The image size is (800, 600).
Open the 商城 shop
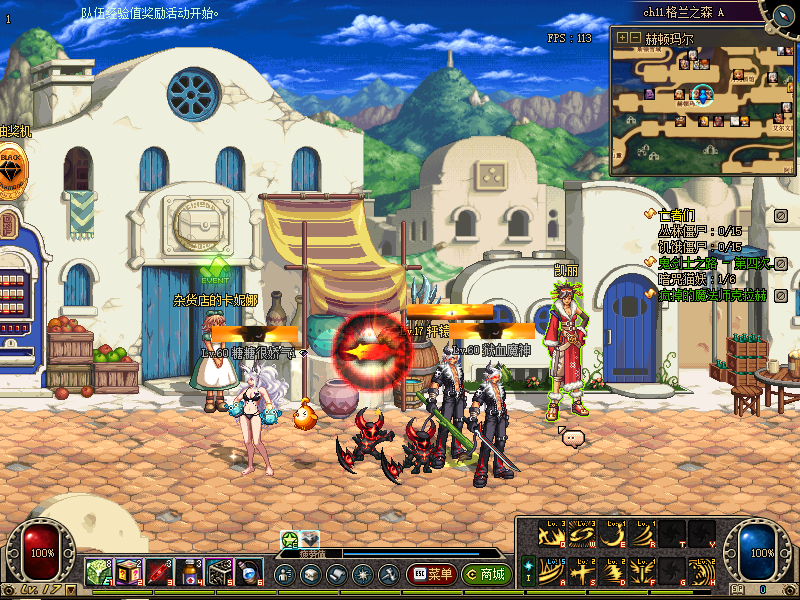485,574
